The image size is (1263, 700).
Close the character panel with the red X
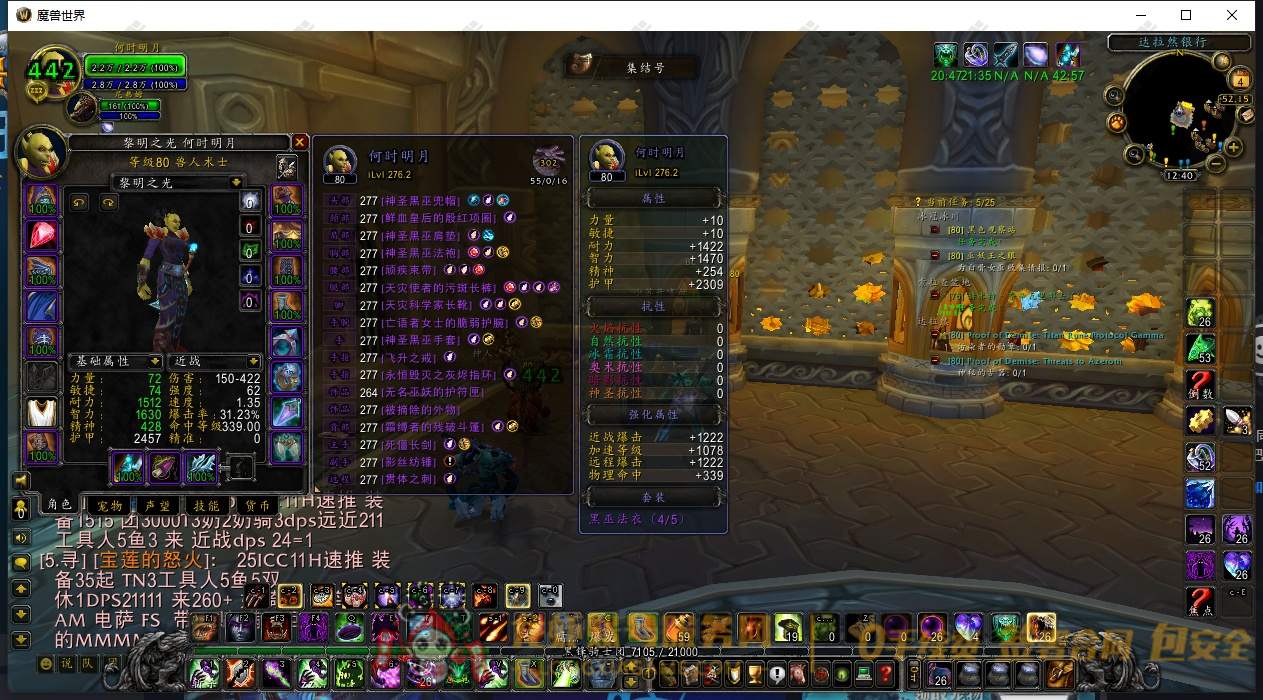tap(299, 142)
